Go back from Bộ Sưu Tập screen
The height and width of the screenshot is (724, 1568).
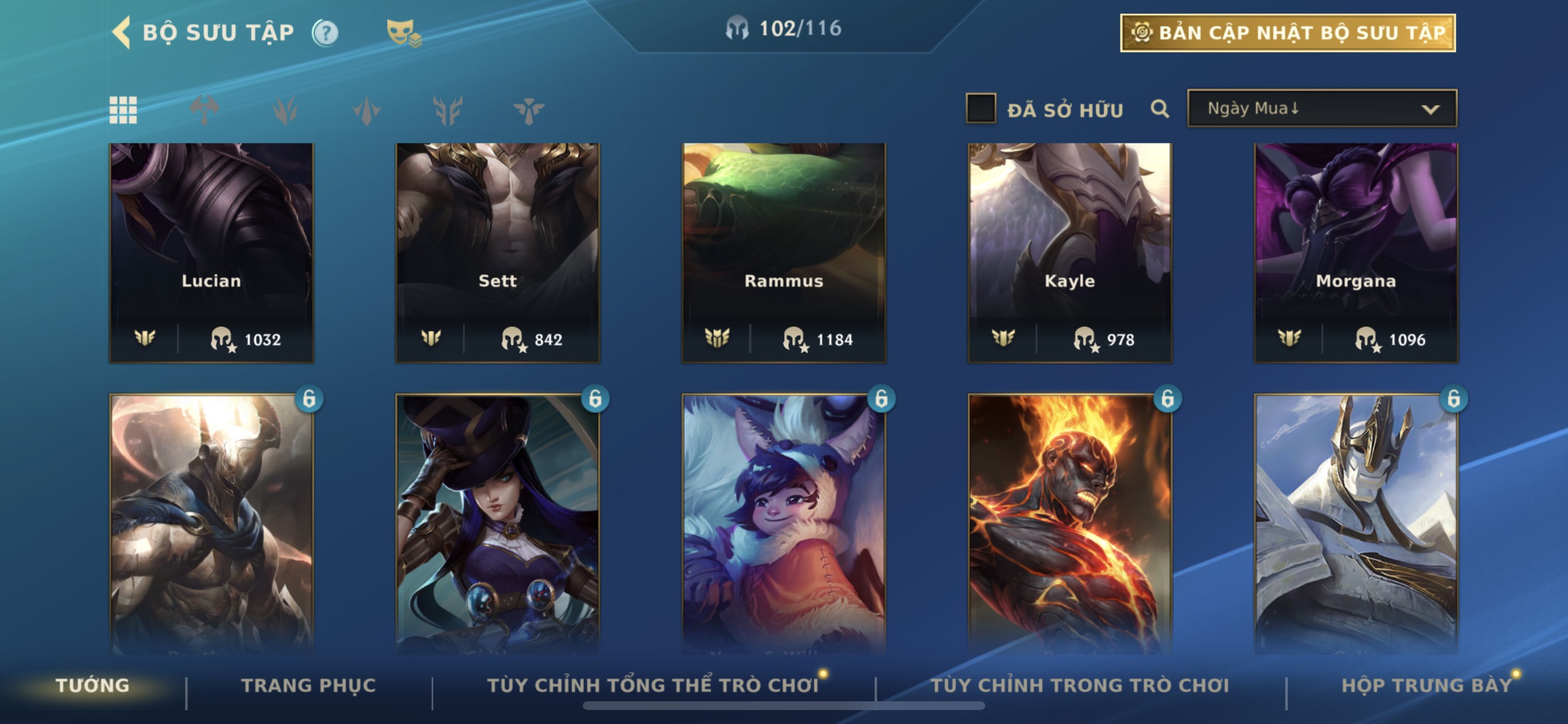tap(122, 31)
